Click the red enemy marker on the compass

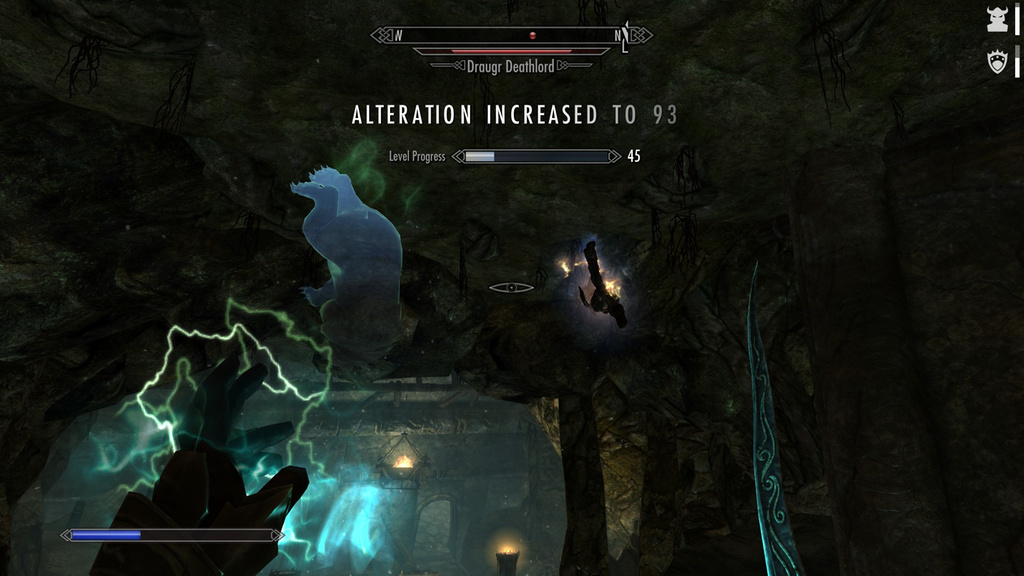[533, 36]
